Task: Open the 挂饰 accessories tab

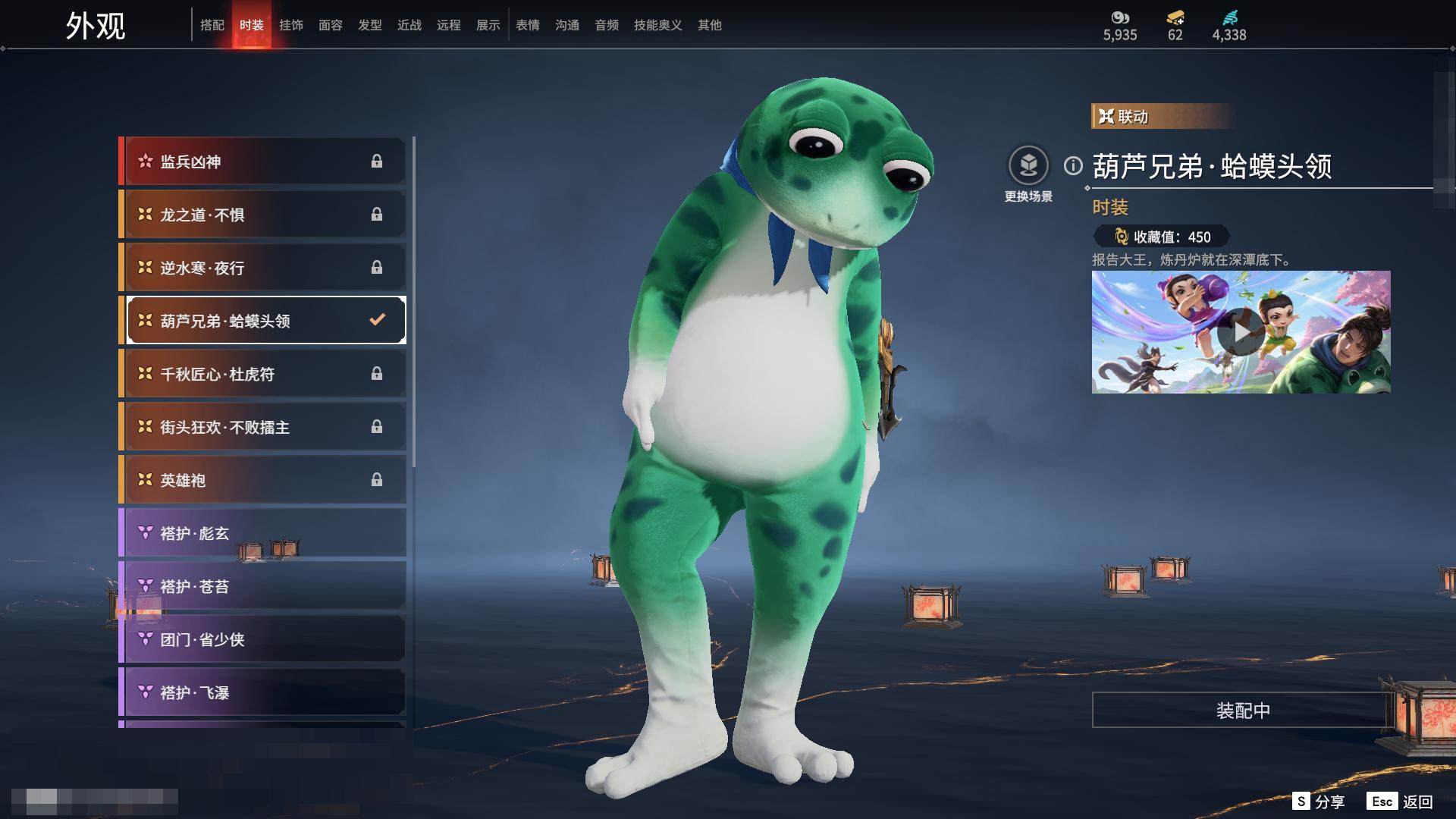Action: [x=291, y=25]
